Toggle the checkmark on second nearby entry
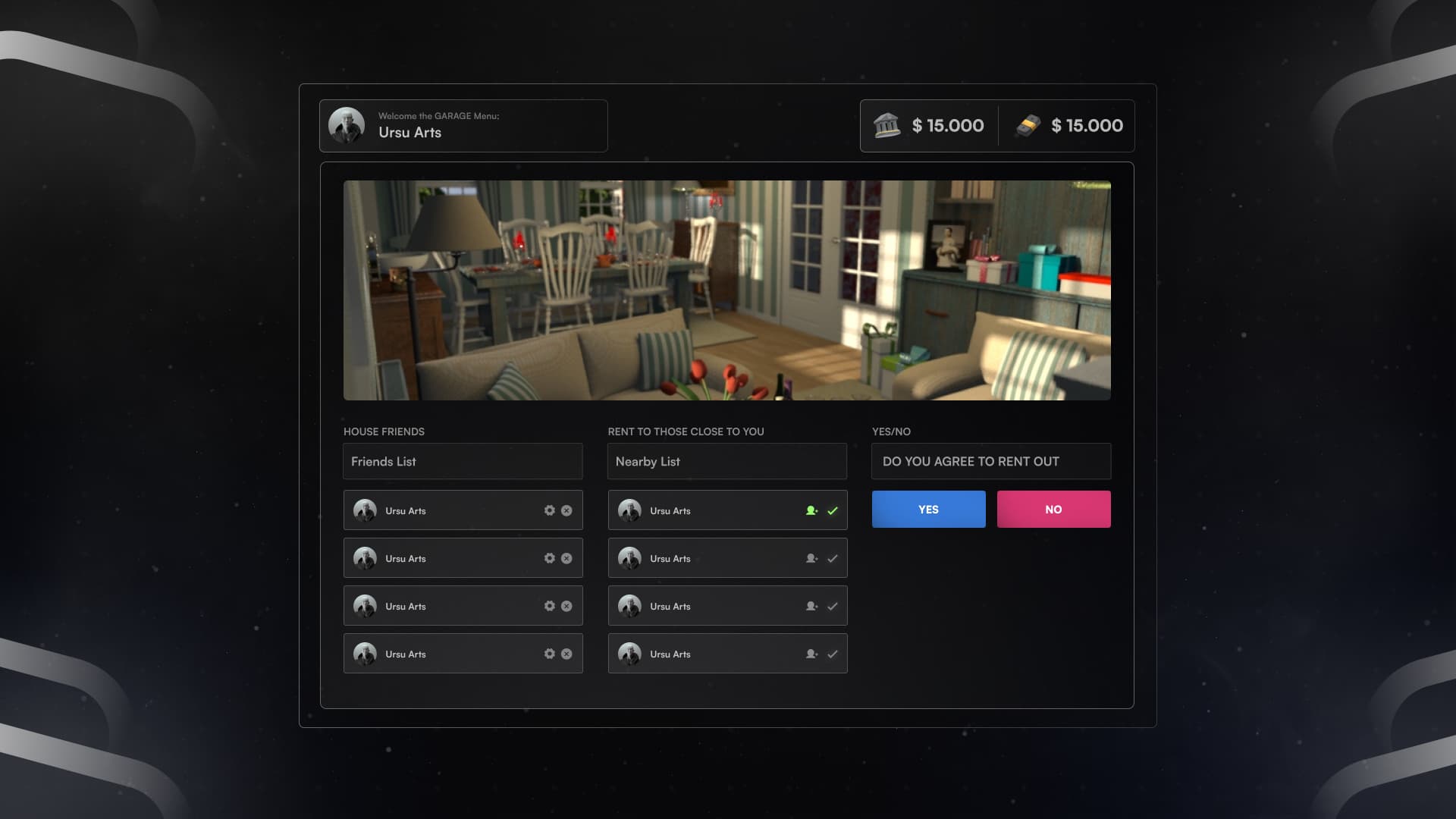The image size is (1456, 819). pyautogui.click(x=833, y=558)
